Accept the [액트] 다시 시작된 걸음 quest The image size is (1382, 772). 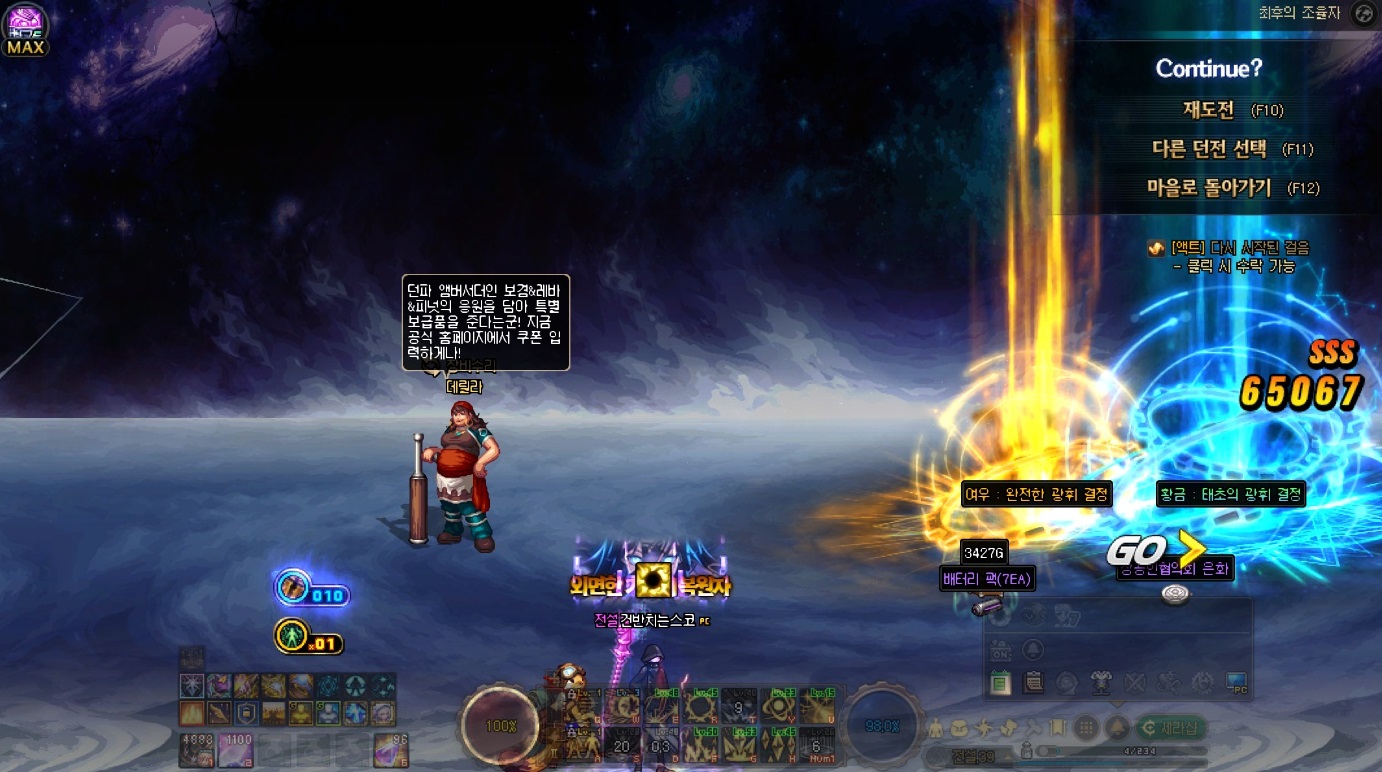[x=1239, y=248]
